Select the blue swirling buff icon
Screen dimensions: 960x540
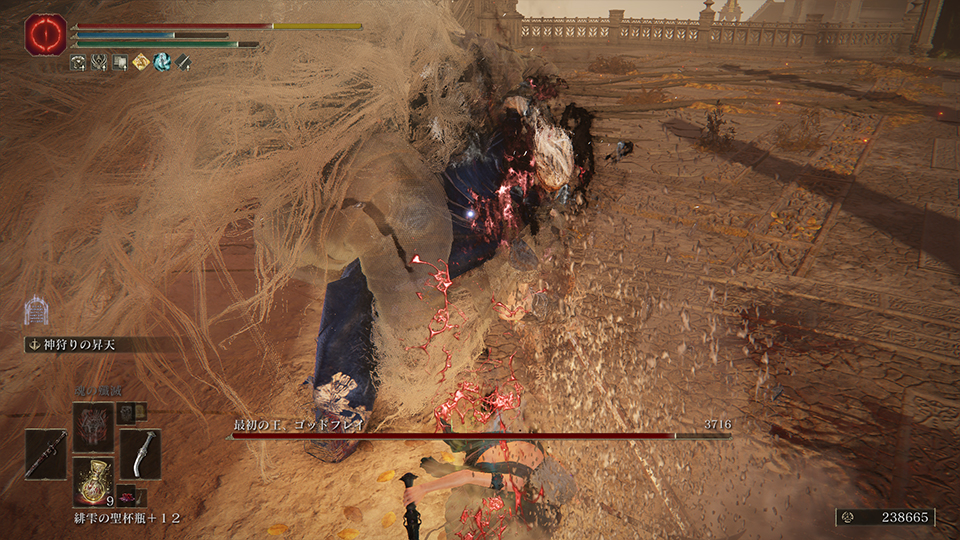pos(162,63)
